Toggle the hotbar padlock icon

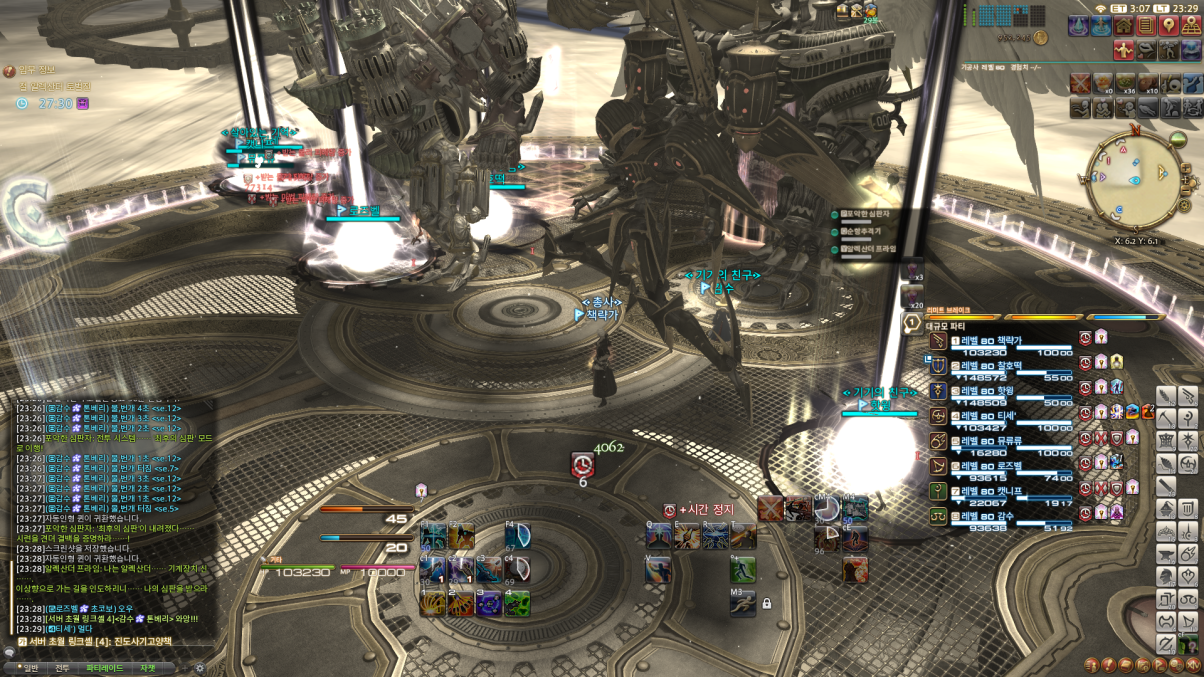tap(767, 603)
